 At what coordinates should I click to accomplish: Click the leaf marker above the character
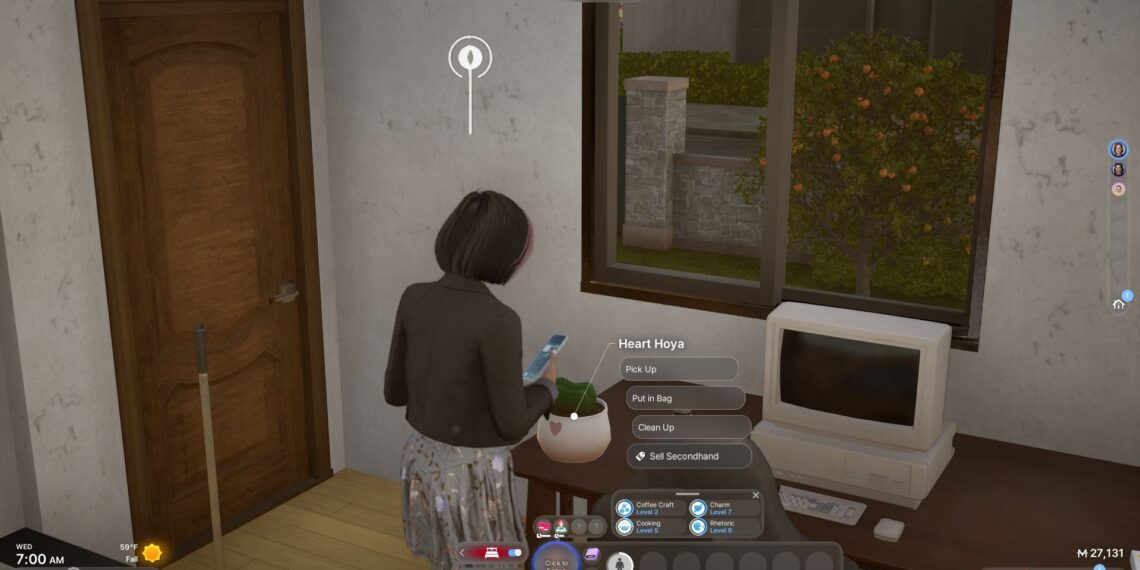470,57
